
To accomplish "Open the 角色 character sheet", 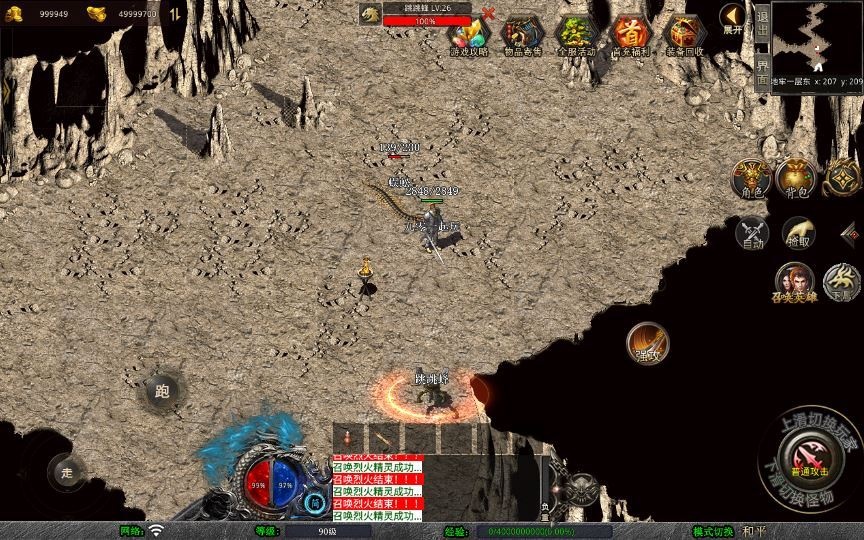I will click(750, 178).
